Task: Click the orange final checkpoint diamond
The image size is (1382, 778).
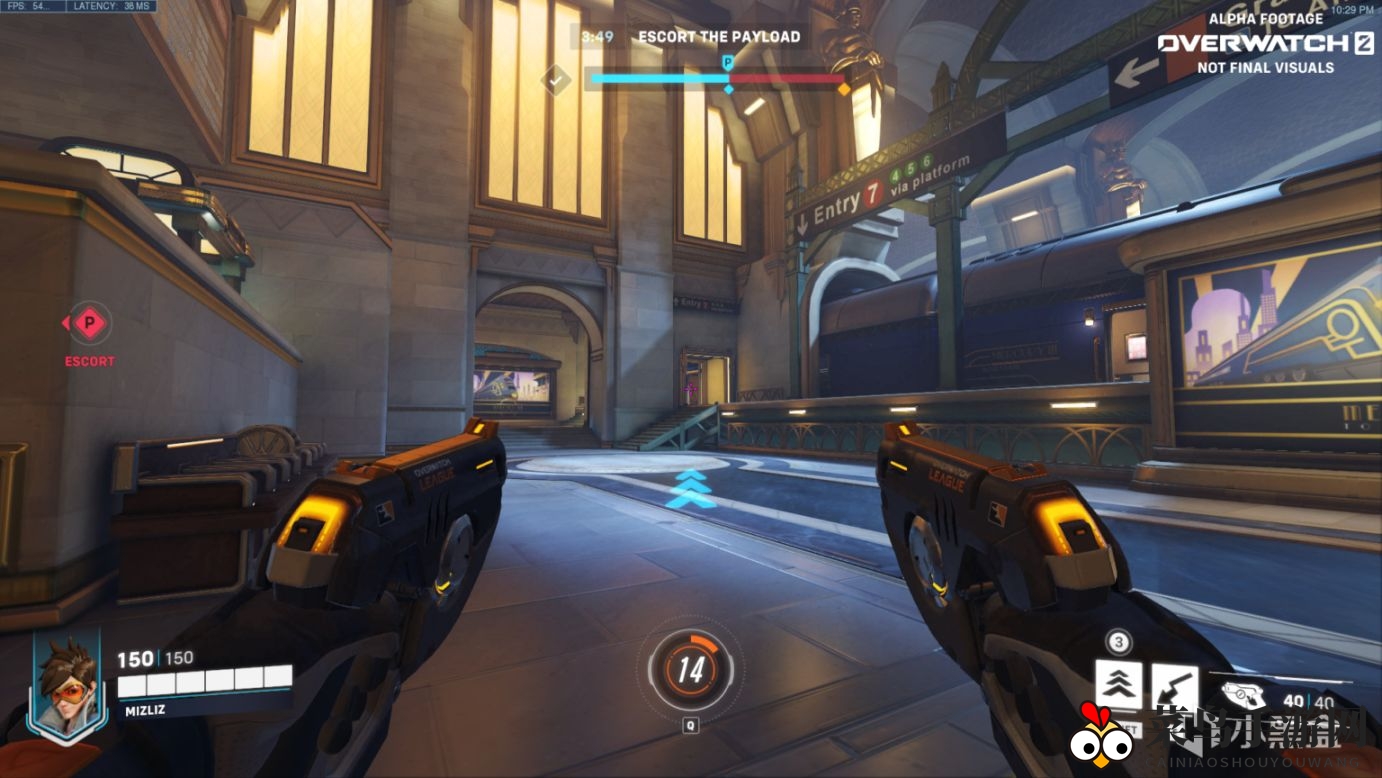Action: pyautogui.click(x=844, y=89)
